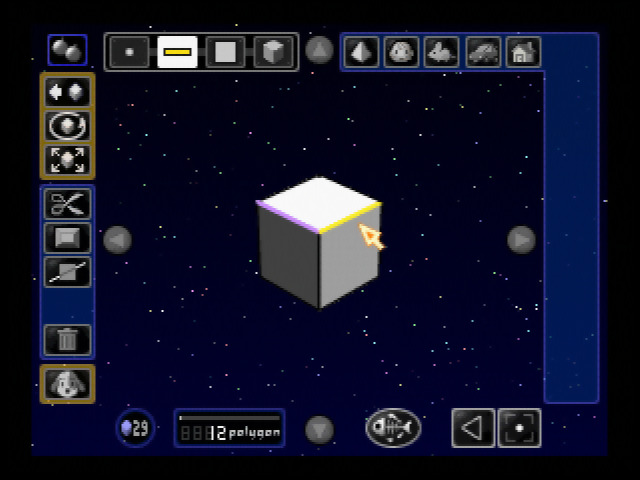Viewport: 640px width, 480px height.
Task: Choose the pyramid shape category
Action: tap(362, 52)
